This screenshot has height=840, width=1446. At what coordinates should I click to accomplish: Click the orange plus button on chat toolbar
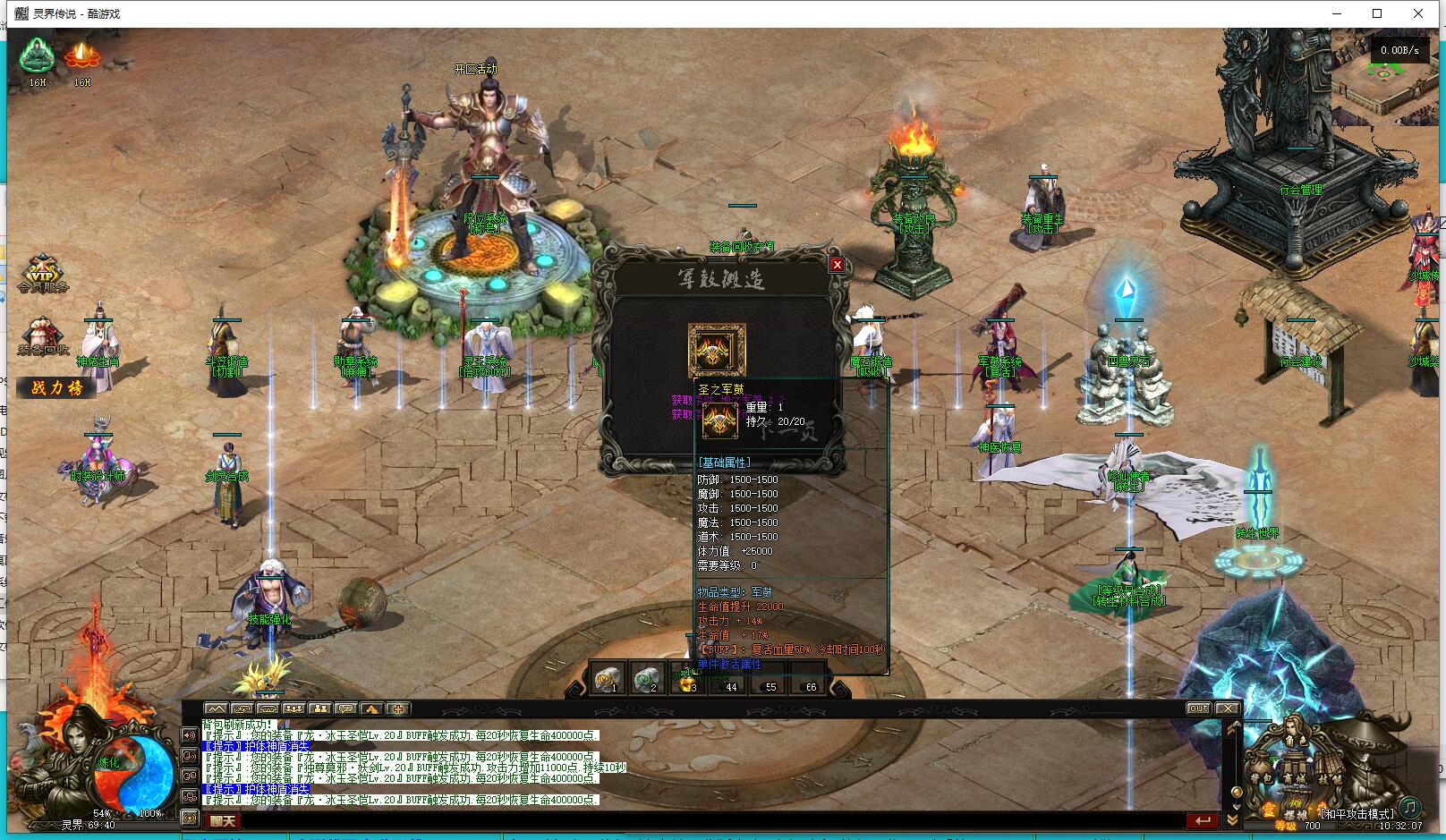397,708
